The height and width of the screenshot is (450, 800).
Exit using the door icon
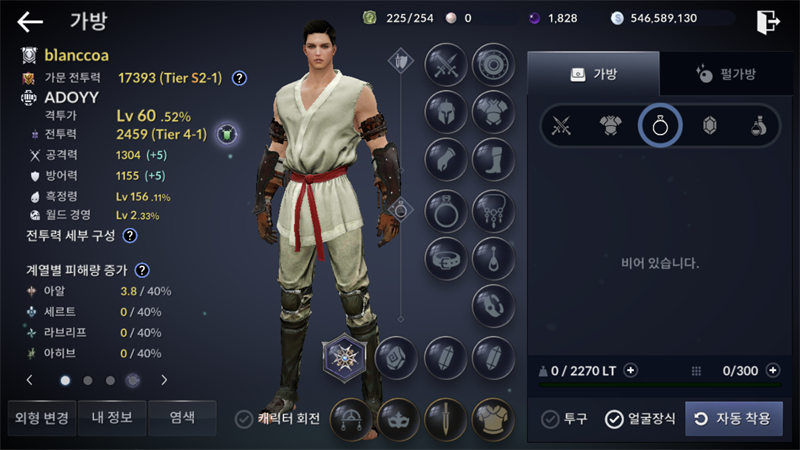coord(768,21)
